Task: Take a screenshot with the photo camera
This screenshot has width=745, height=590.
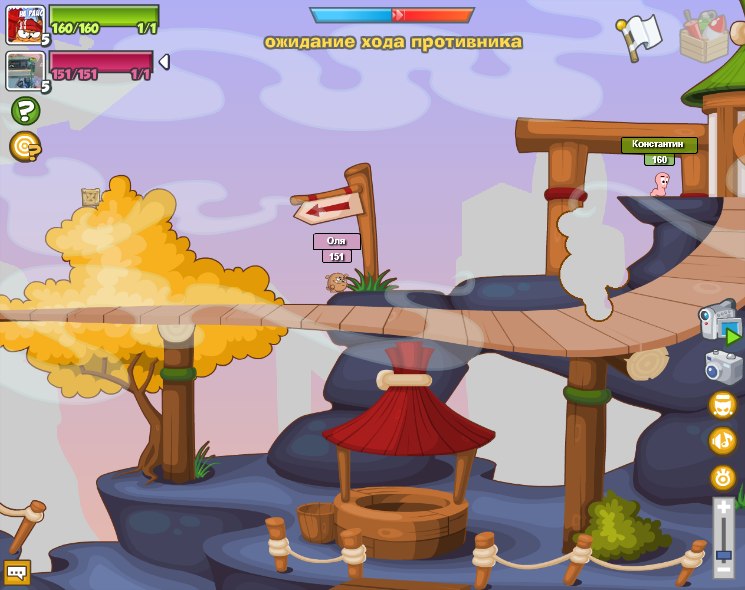Action: 723,367
